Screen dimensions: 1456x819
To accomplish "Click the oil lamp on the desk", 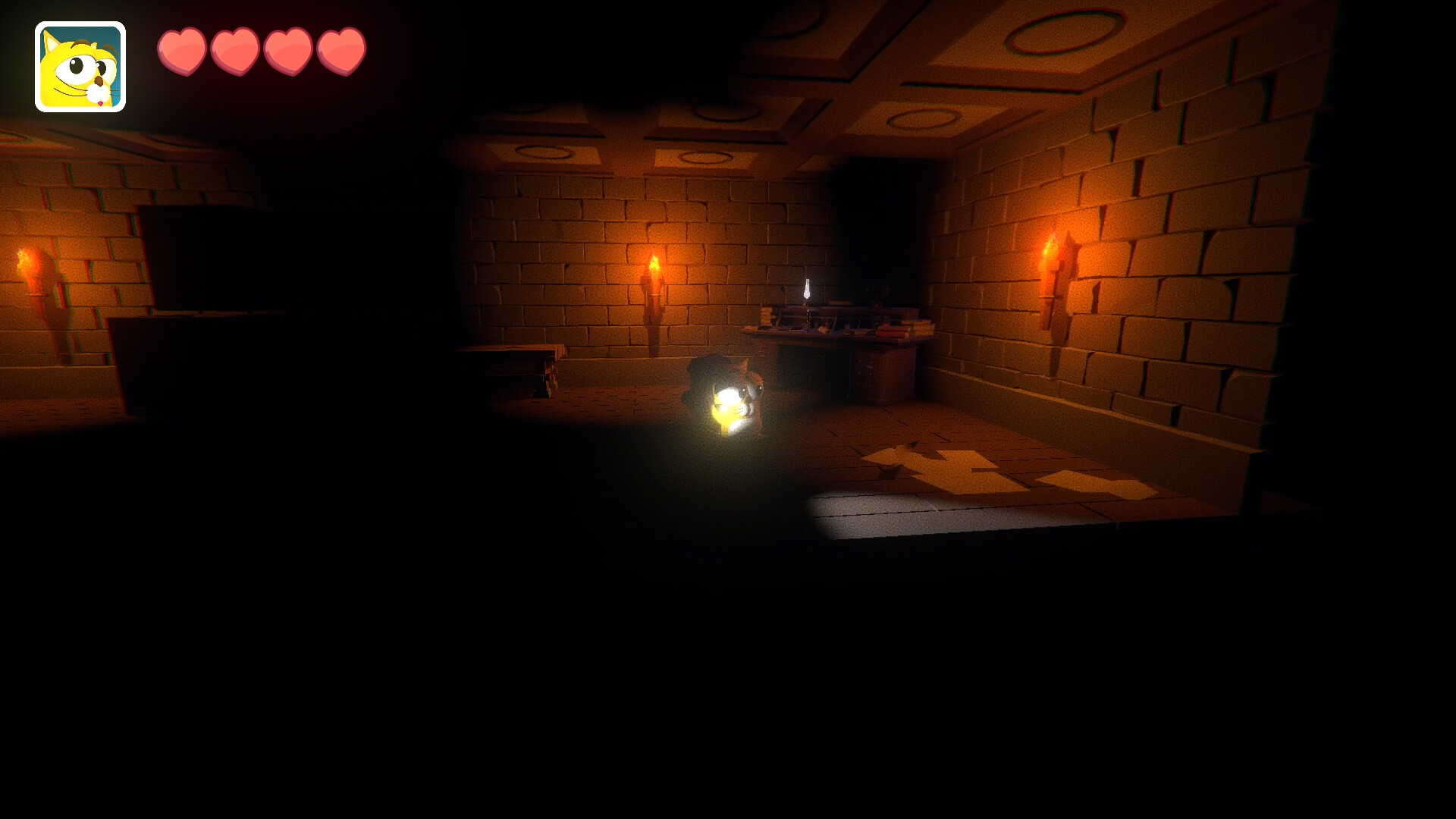I will 806,289.
